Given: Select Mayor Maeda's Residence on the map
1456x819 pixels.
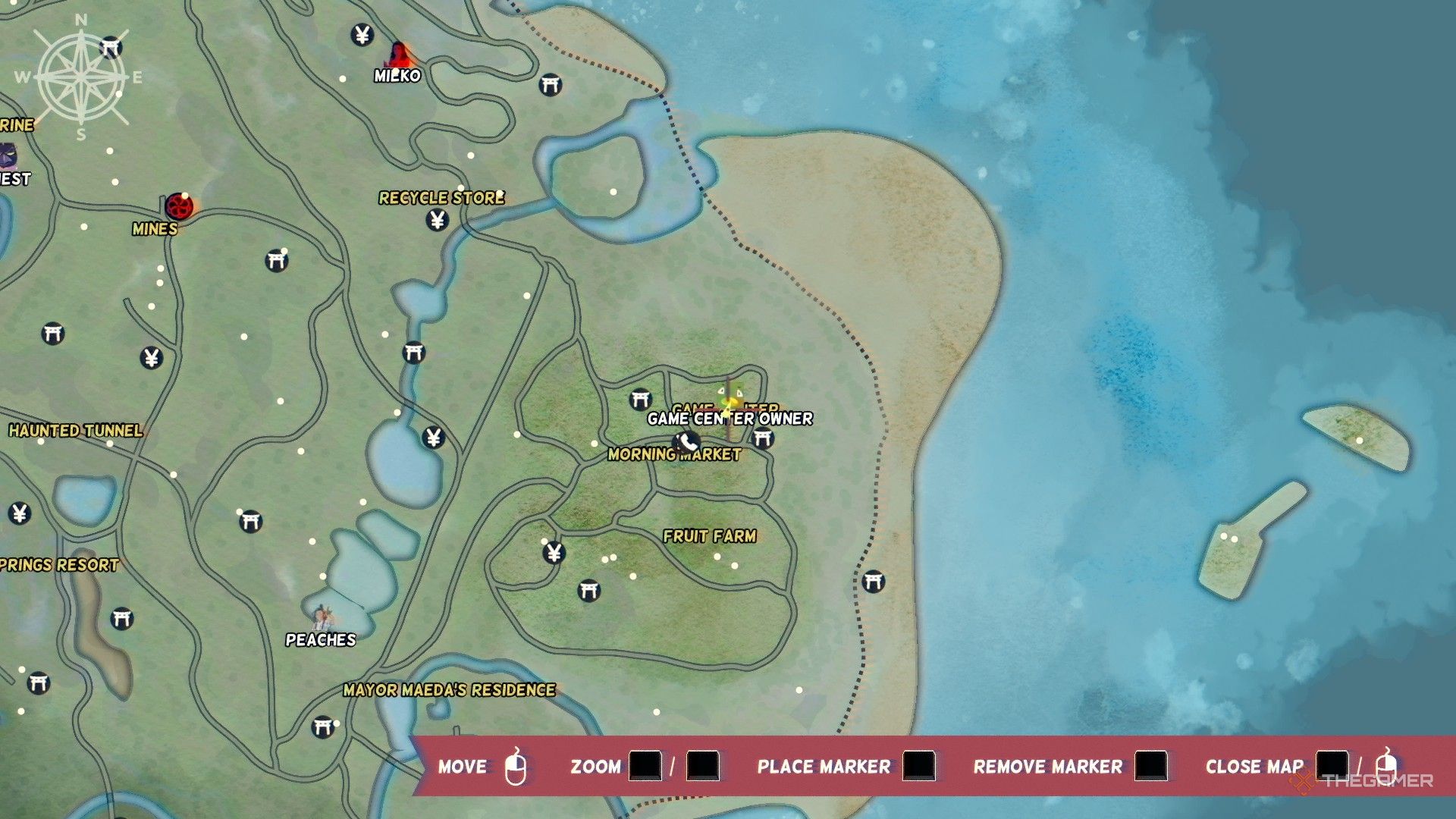Looking at the screenshot, I should coord(449,690).
